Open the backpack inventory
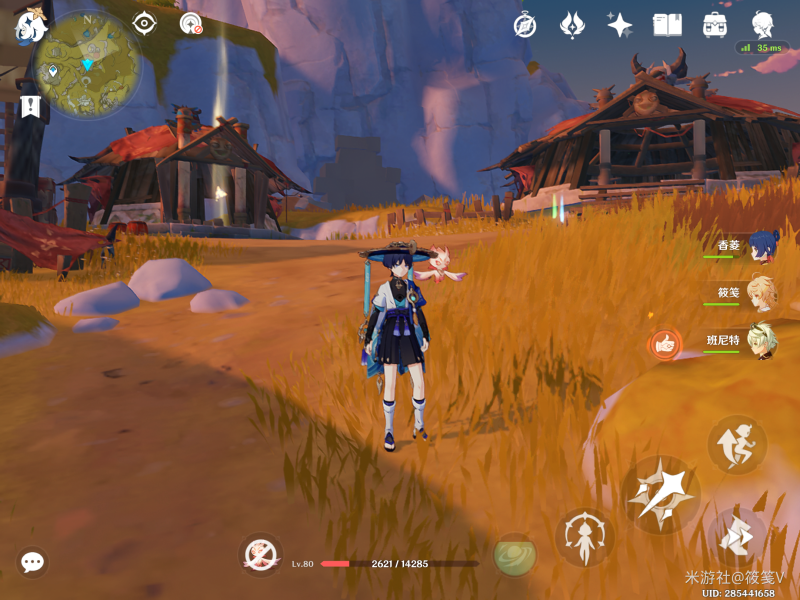This screenshot has width=800, height=600. click(x=715, y=25)
